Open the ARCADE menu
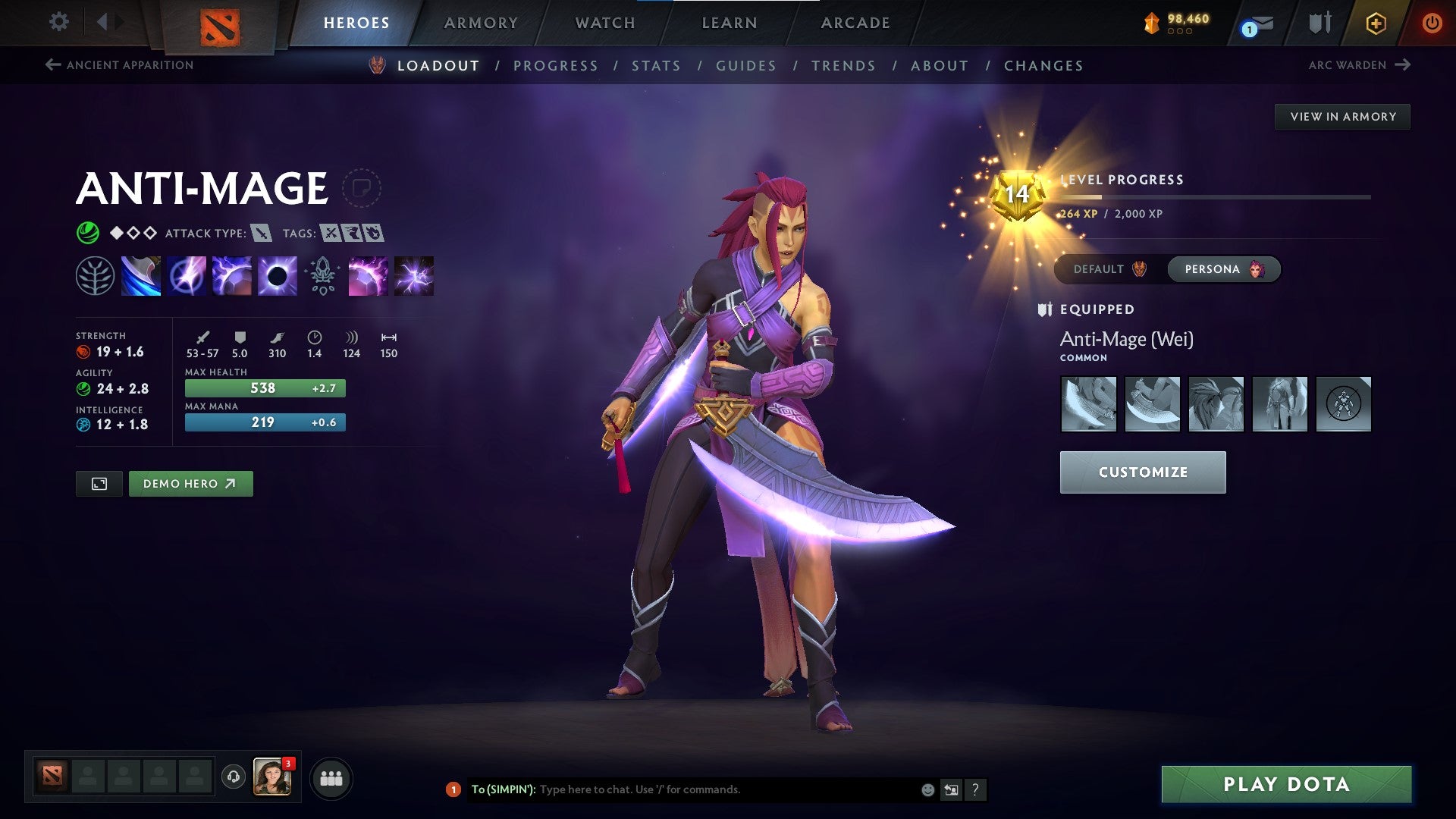The width and height of the screenshot is (1456, 819). (855, 23)
